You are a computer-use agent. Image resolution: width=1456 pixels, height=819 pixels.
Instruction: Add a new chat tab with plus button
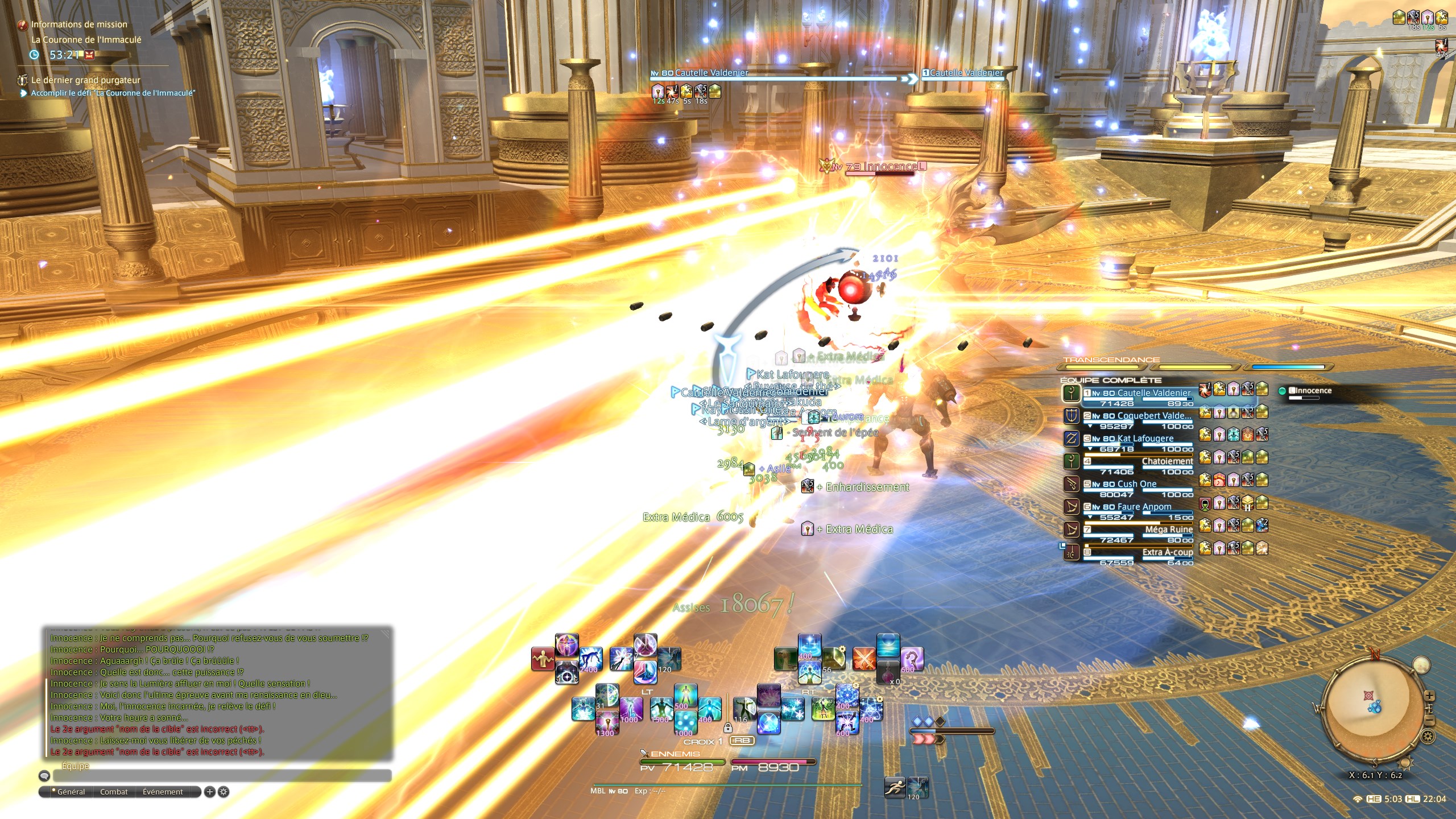(209, 792)
